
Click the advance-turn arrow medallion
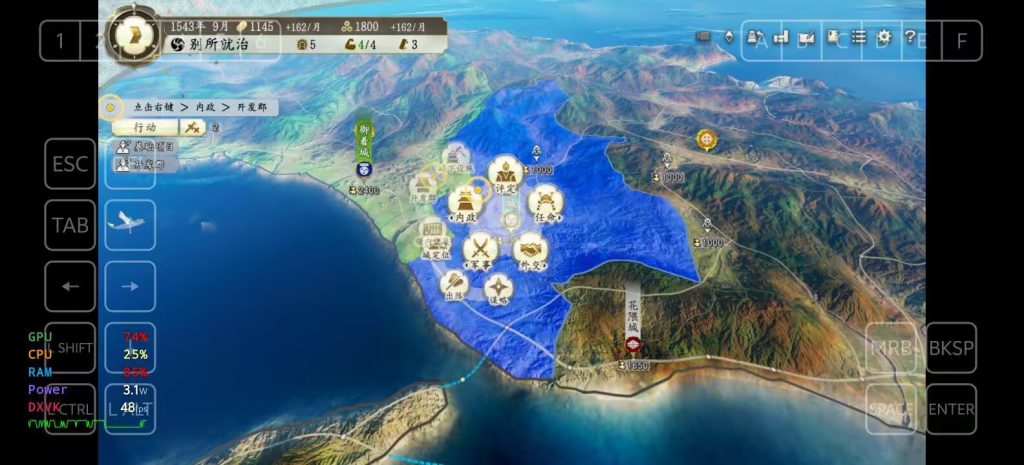click(133, 33)
